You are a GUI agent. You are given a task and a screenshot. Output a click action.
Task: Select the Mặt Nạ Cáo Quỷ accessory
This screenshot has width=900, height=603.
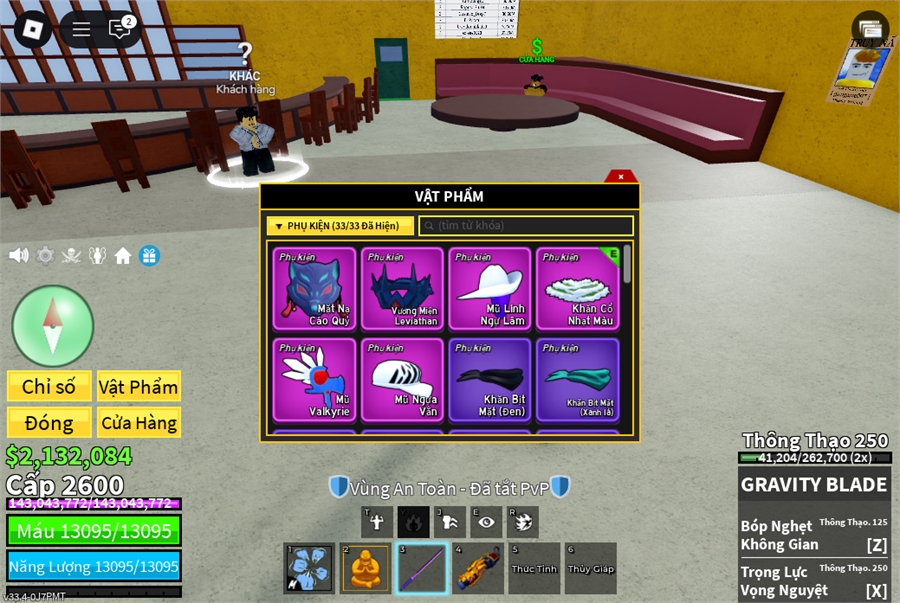tap(315, 288)
